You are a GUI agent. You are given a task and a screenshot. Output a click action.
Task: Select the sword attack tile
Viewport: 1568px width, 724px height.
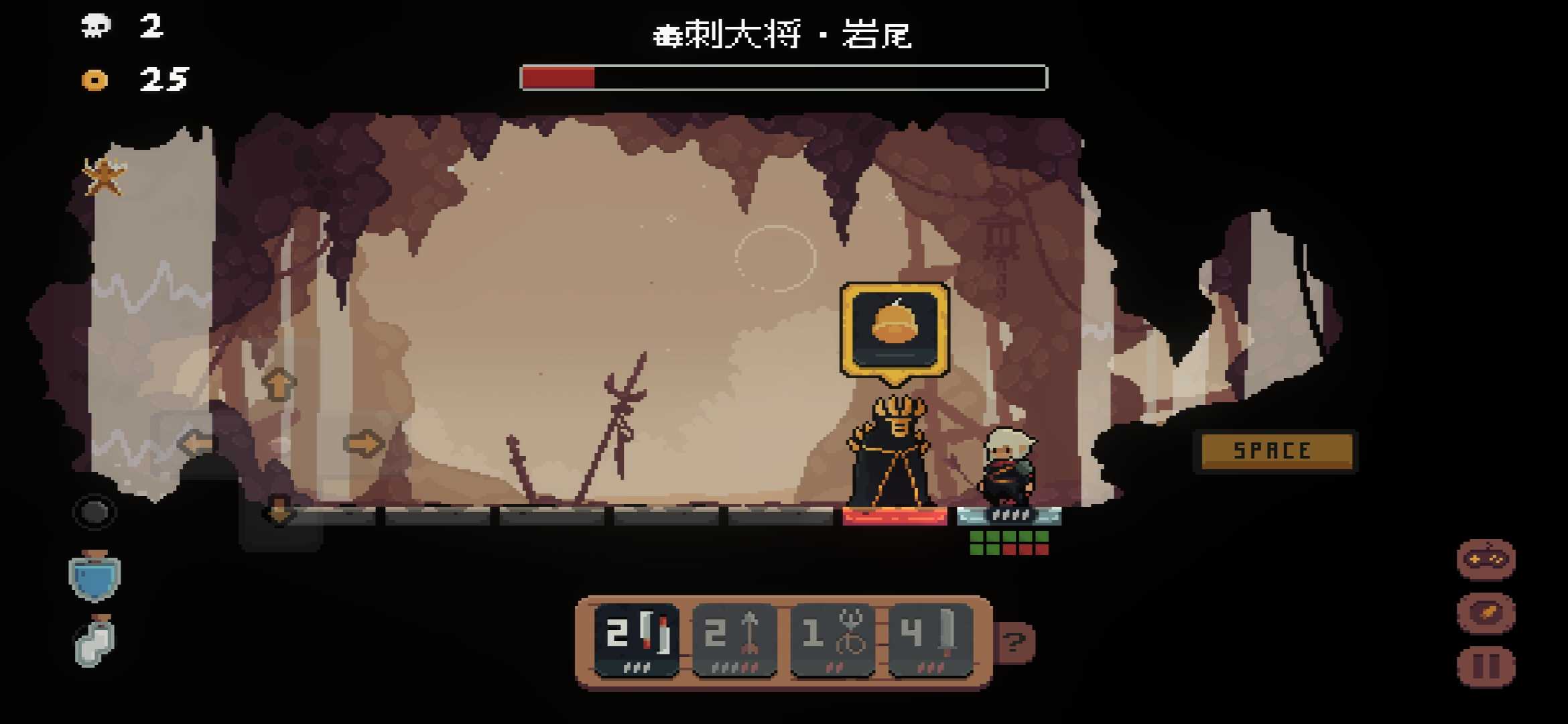(931, 640)
